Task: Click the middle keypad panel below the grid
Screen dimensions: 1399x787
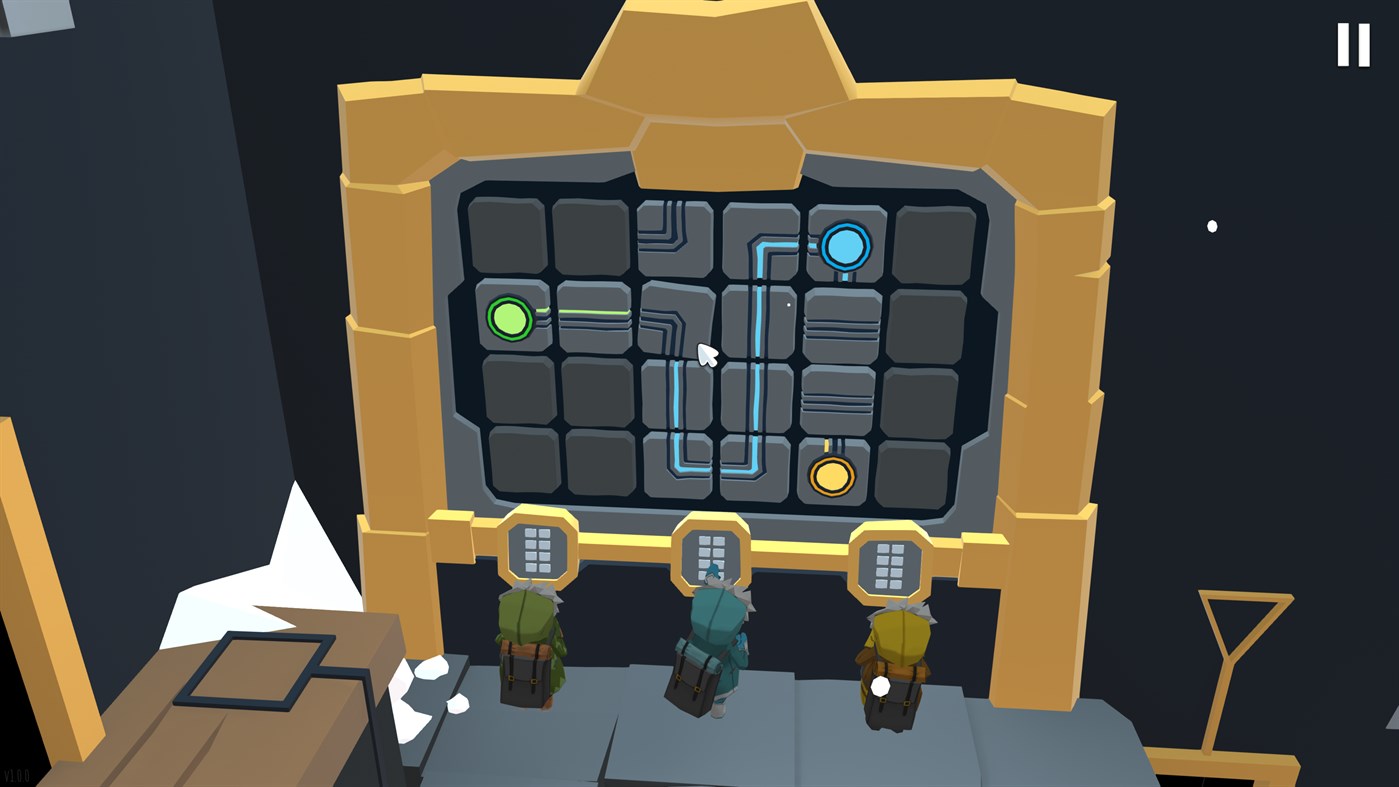Action: coord(712,553)
